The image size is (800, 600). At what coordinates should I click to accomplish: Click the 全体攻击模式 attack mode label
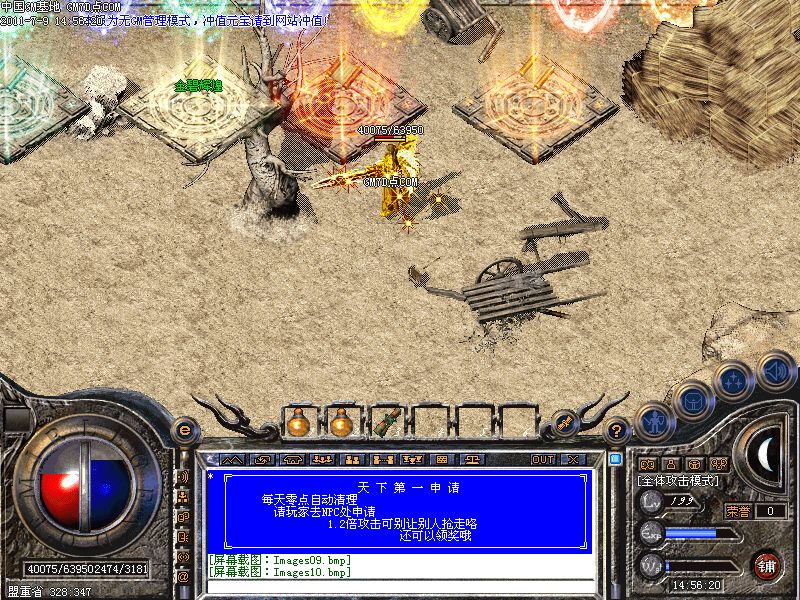click(x=680, y=481)
